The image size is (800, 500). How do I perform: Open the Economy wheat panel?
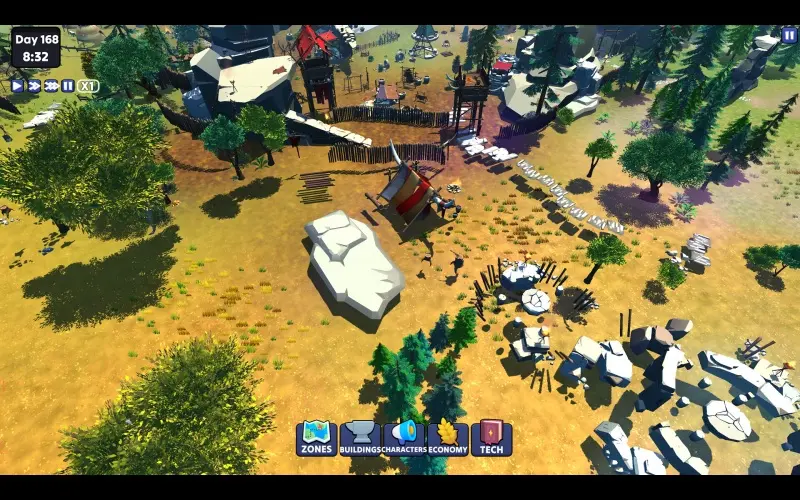[x=448, y=437]
